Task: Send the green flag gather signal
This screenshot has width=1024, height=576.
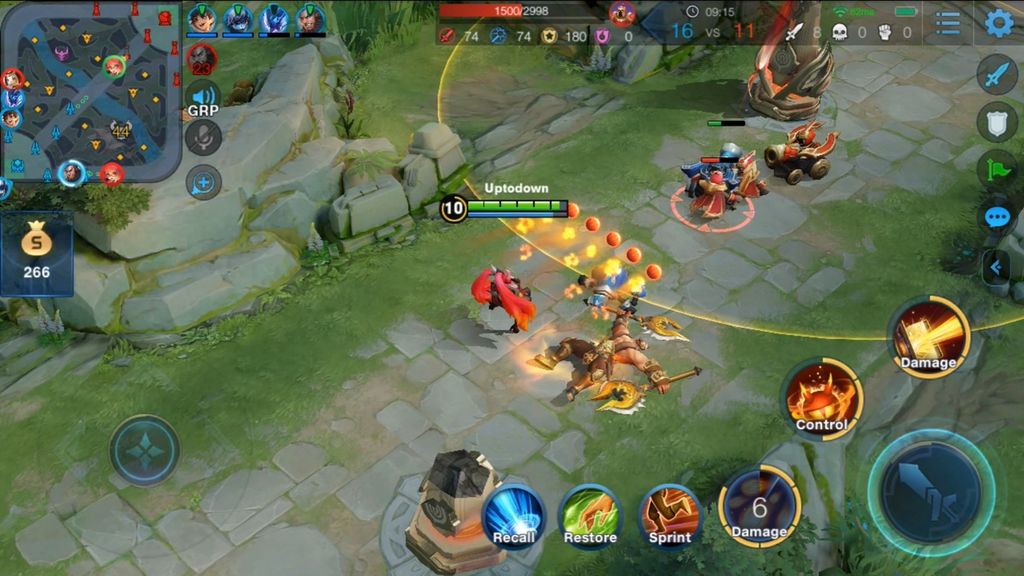Action: 997,169
